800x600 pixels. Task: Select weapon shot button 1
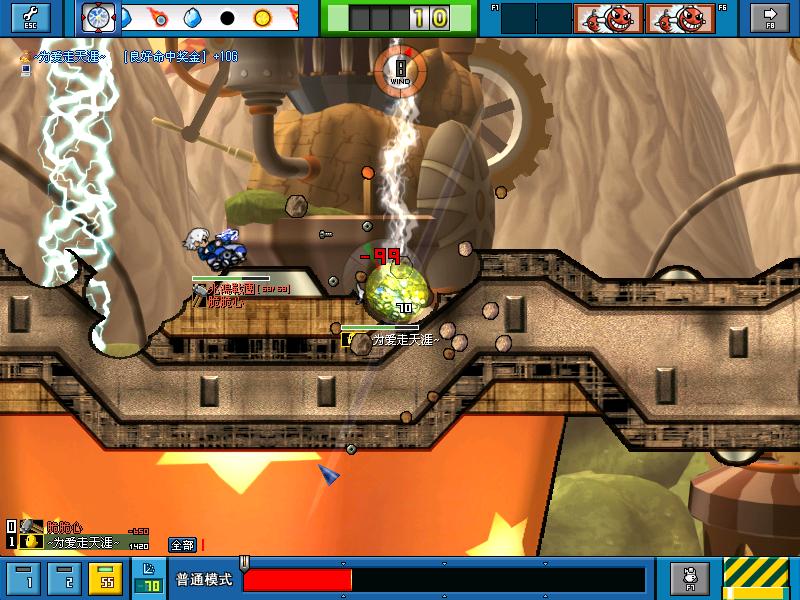coord(28,578)
